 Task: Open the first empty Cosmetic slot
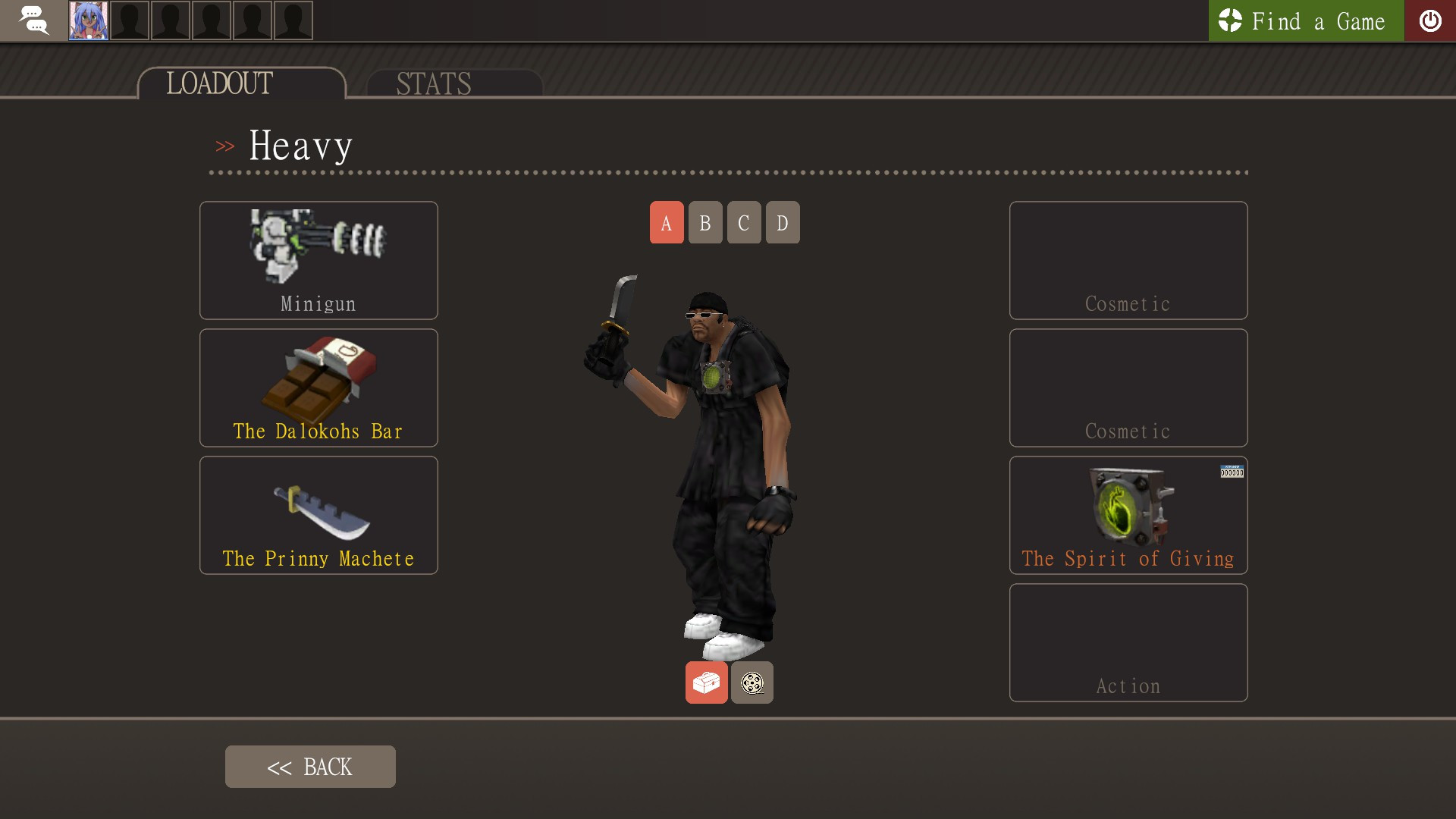1128,259
